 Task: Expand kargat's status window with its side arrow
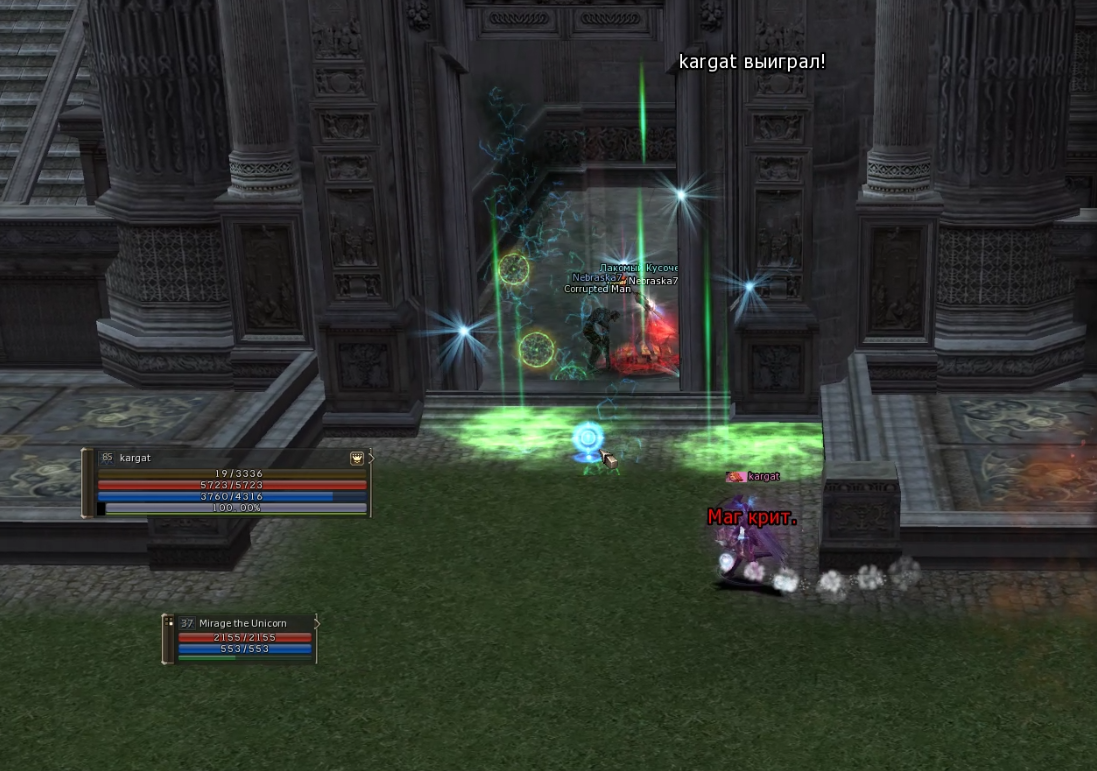click(x=371, y=457)
